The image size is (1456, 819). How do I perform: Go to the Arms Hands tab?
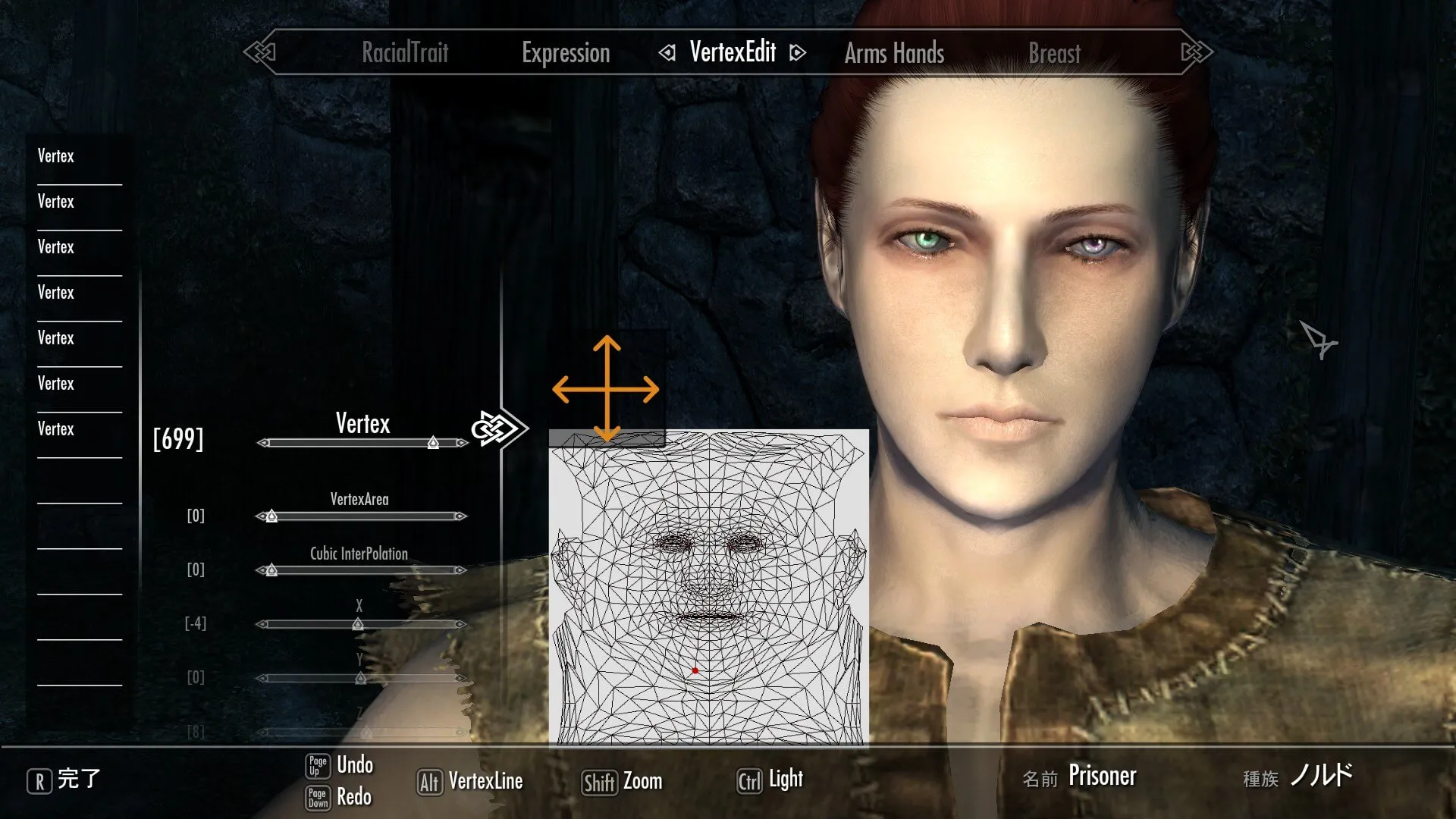(894, 53)
